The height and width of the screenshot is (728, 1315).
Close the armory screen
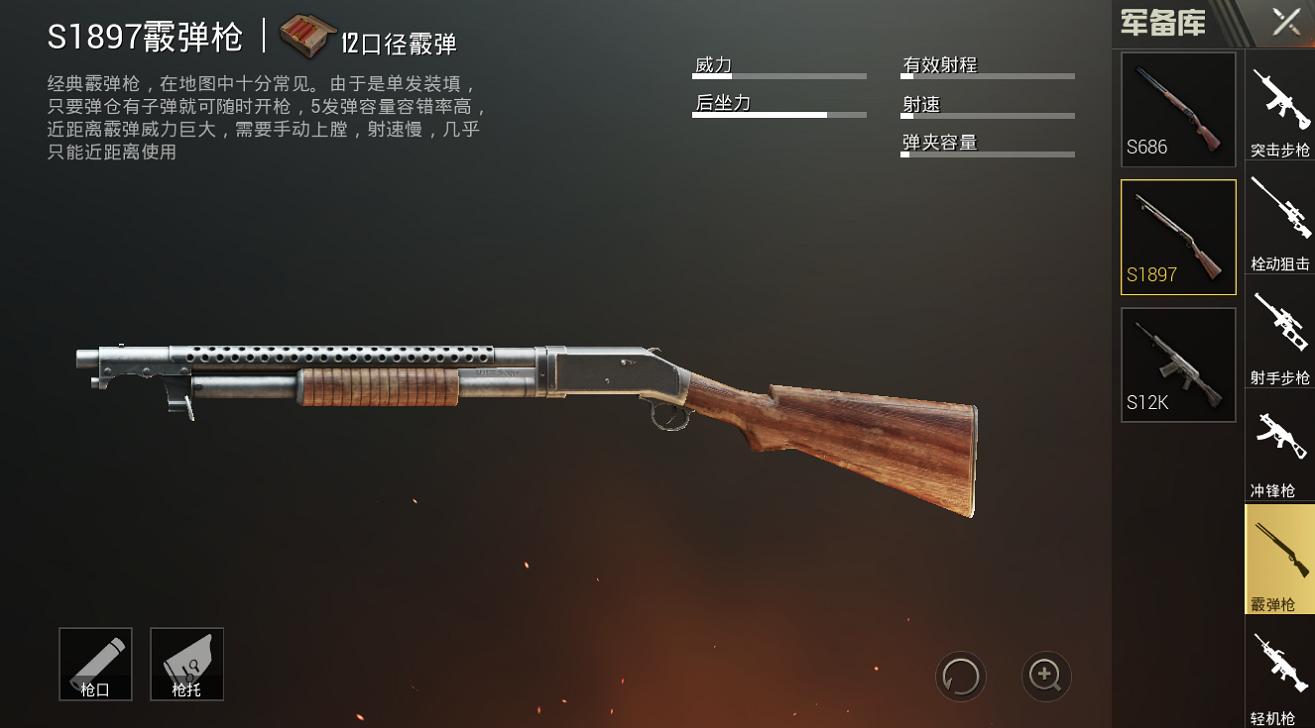(x=1286, y=22)
